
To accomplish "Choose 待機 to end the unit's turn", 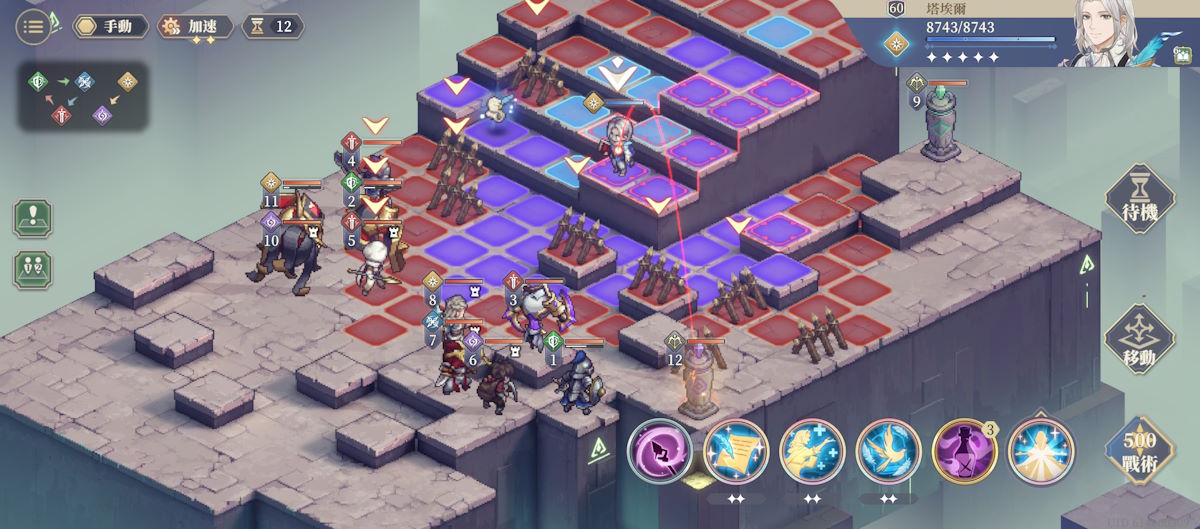I will coord(1138,199).
